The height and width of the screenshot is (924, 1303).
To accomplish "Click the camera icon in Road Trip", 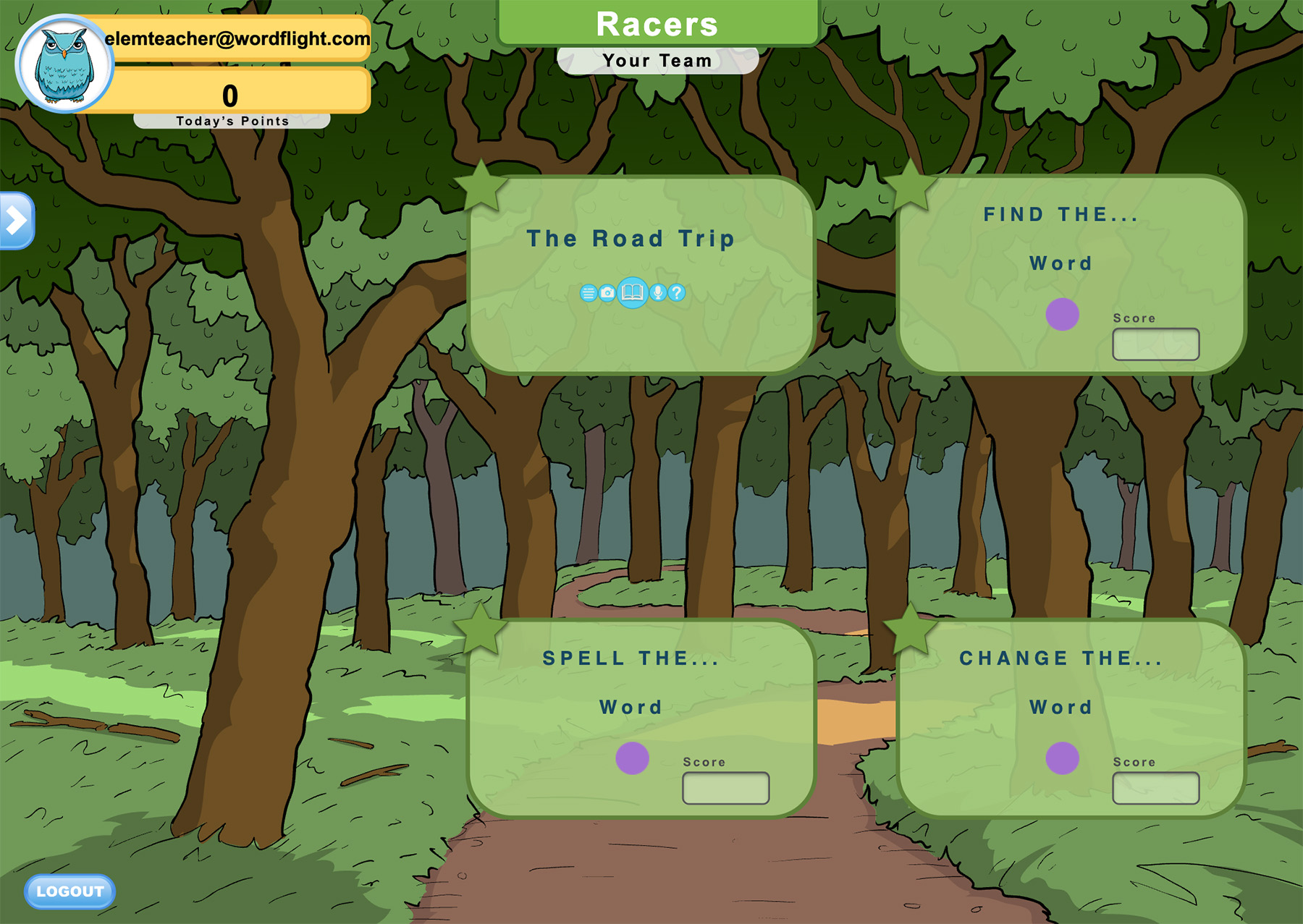I will pyautogui.click(x=607, y=292).
